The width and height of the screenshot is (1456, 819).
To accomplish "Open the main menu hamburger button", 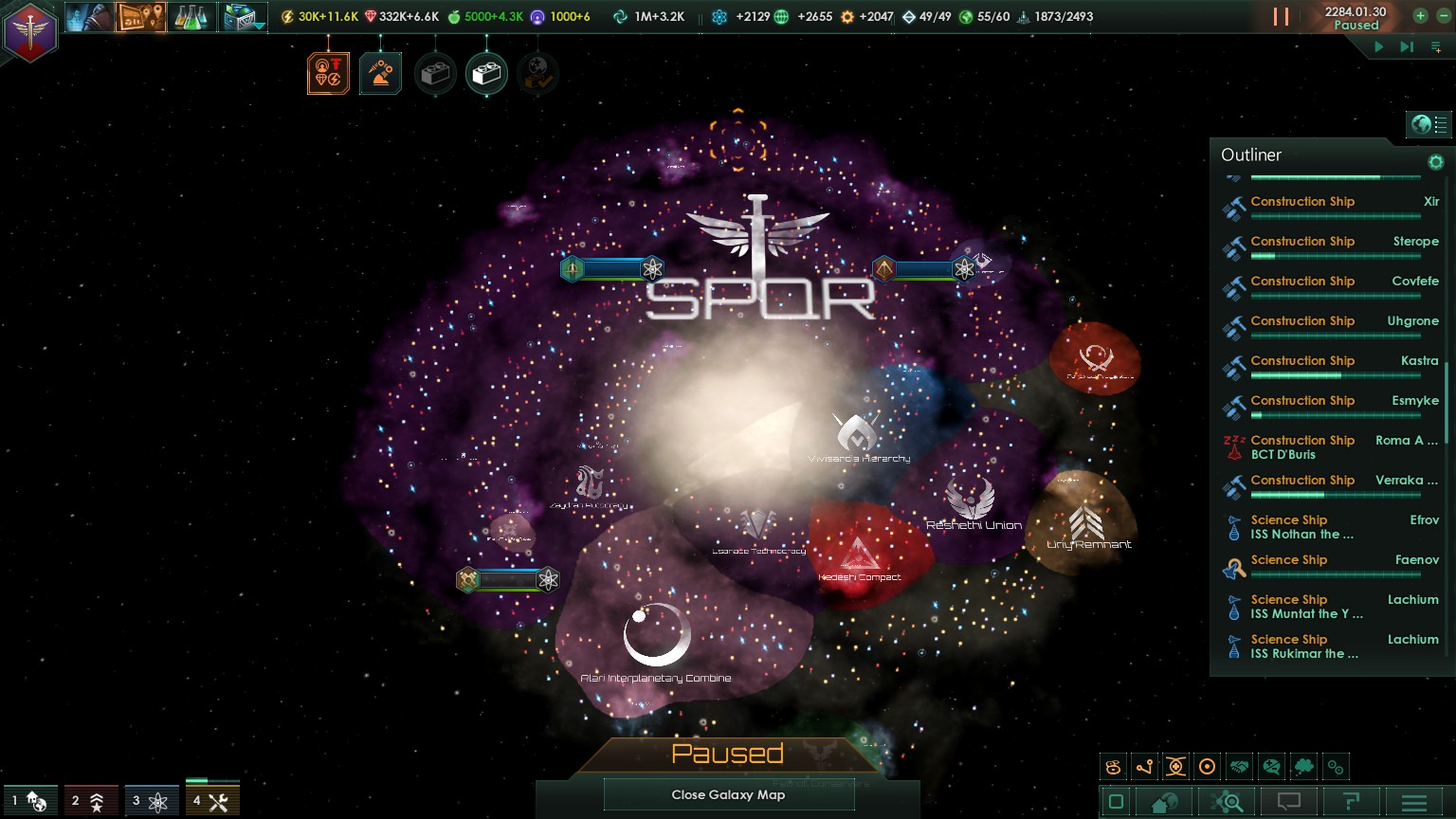I will pyautogui.click(x=1413, y=803).
